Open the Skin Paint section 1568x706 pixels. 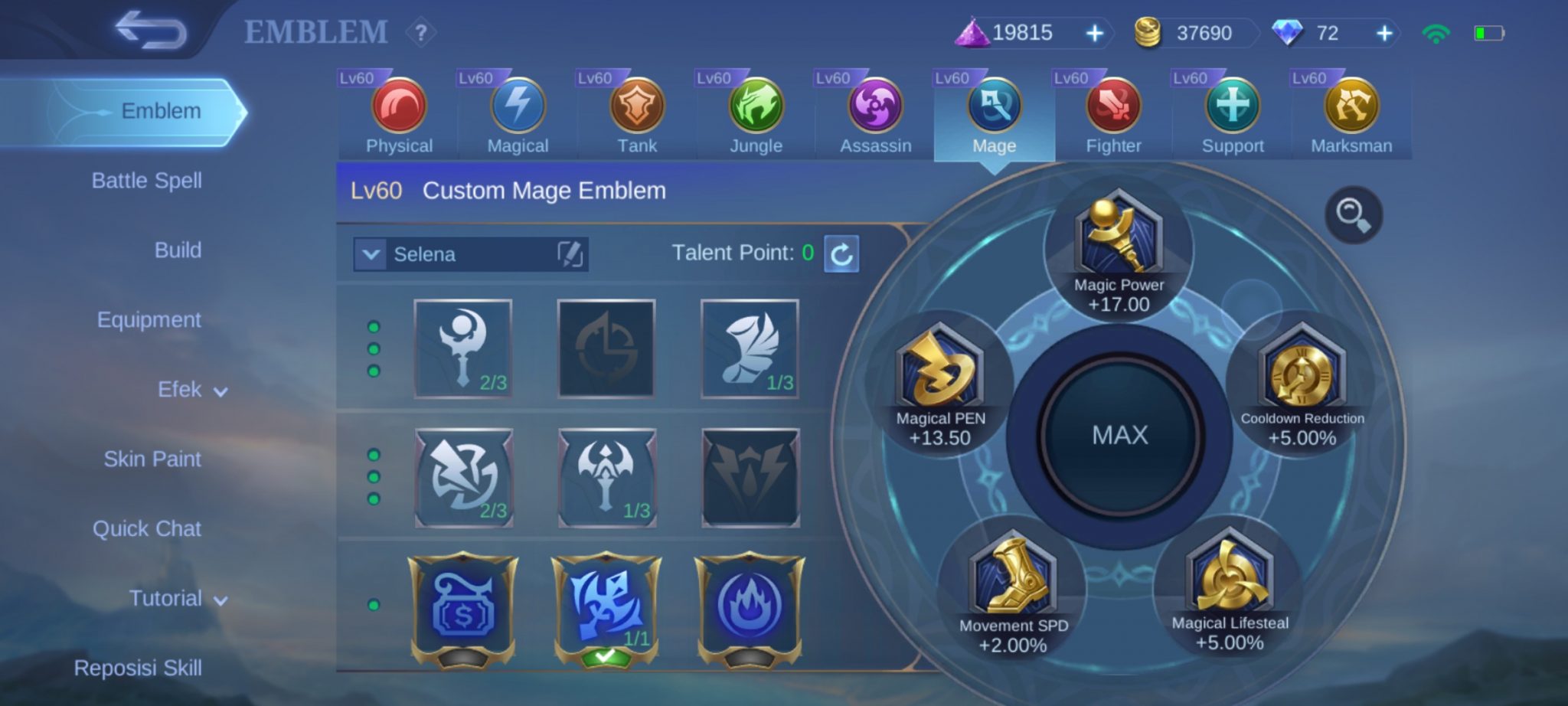point(150,459)
